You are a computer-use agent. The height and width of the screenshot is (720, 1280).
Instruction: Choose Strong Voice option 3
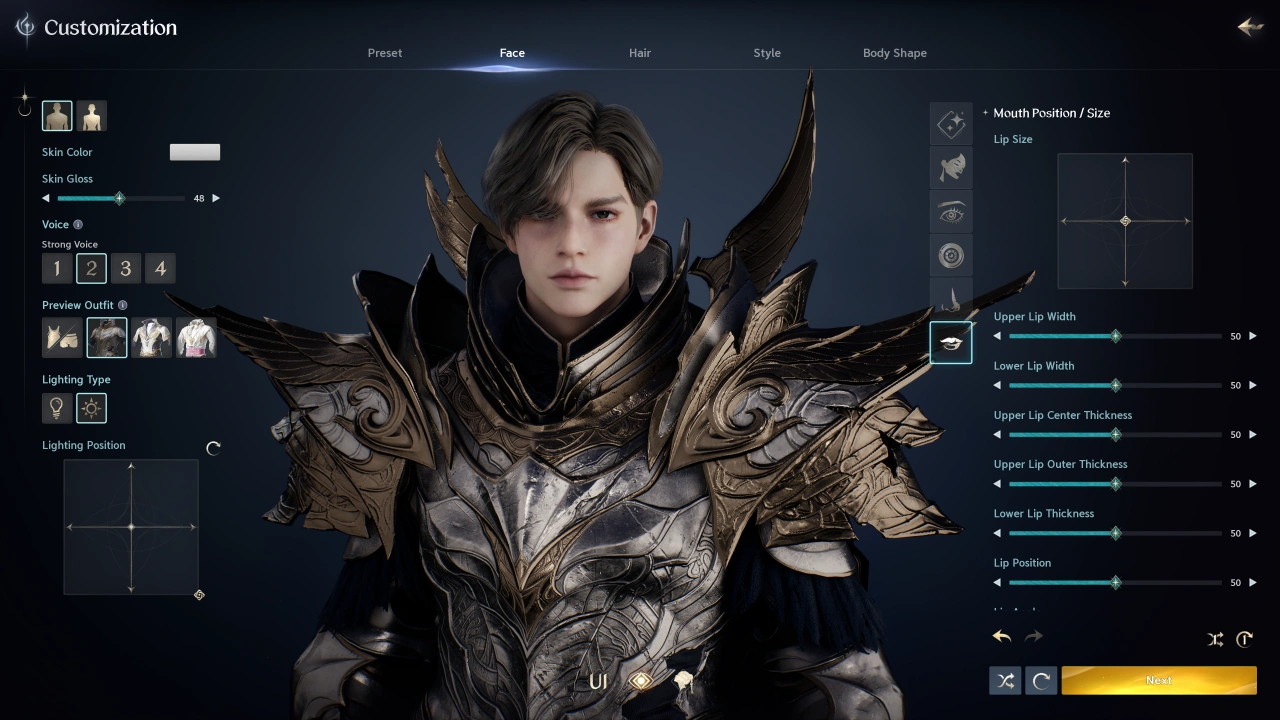tap(125, 268)
